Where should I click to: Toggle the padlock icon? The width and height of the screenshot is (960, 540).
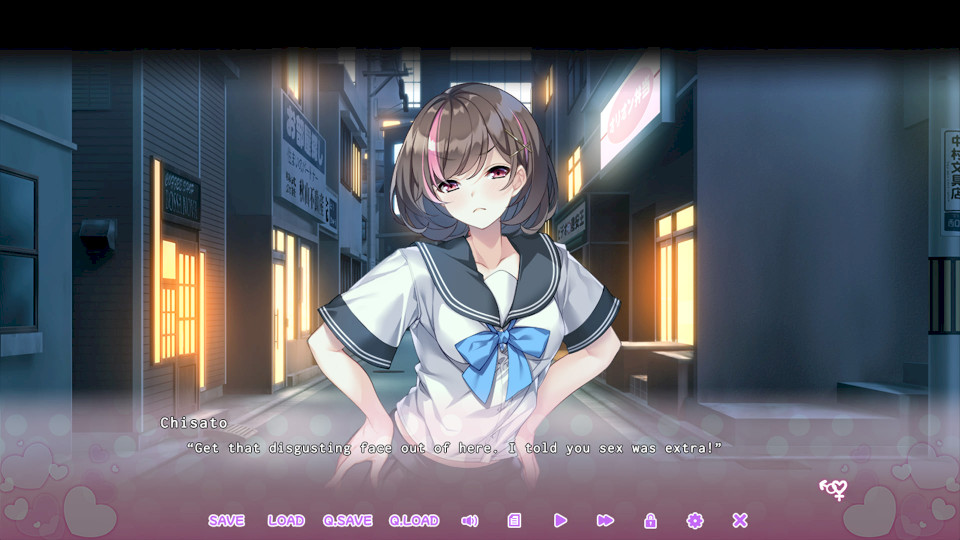coord(650,520)
